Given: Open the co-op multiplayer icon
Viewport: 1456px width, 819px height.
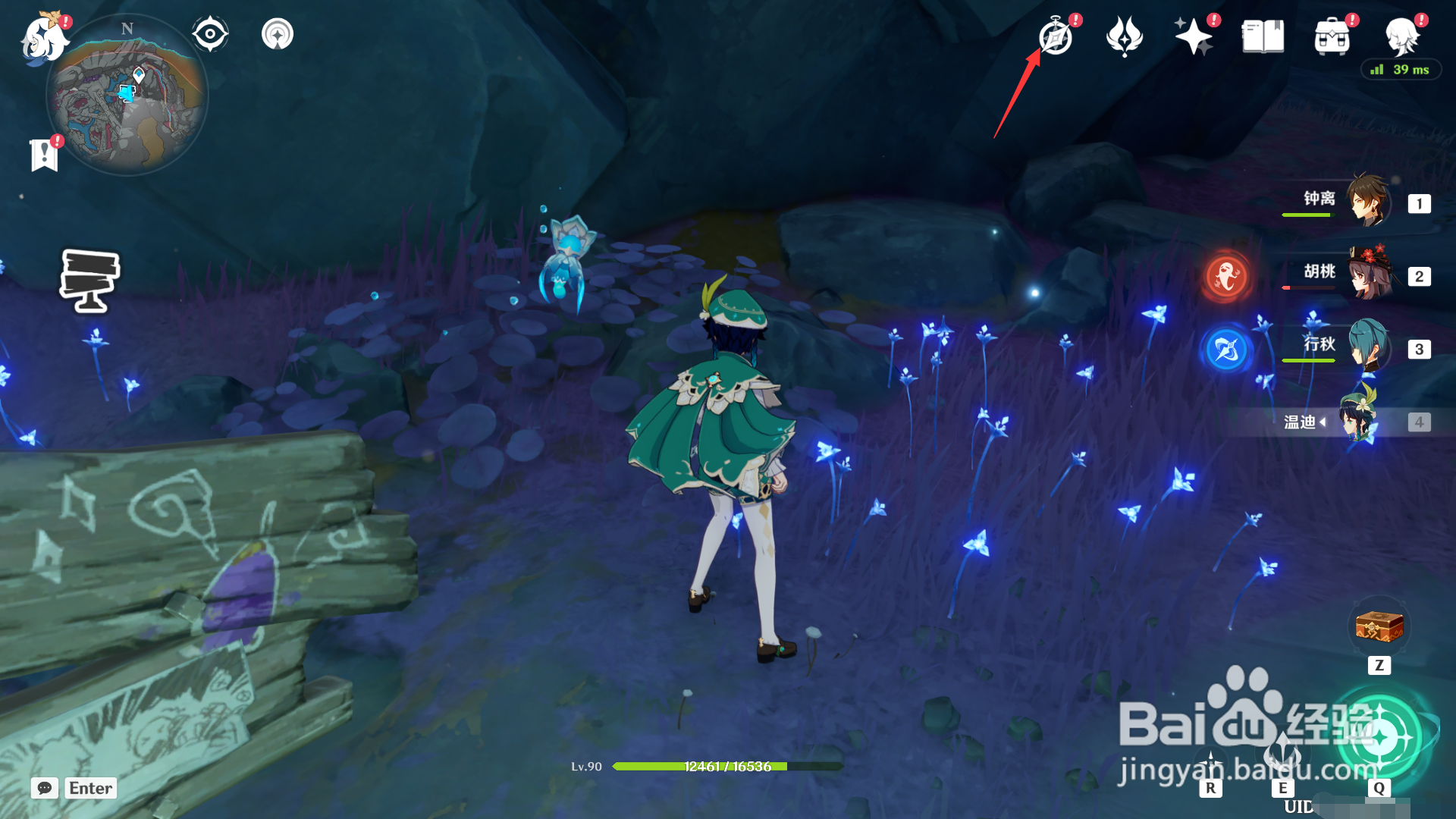Looking at the screenshot, I should pos(278,34).
